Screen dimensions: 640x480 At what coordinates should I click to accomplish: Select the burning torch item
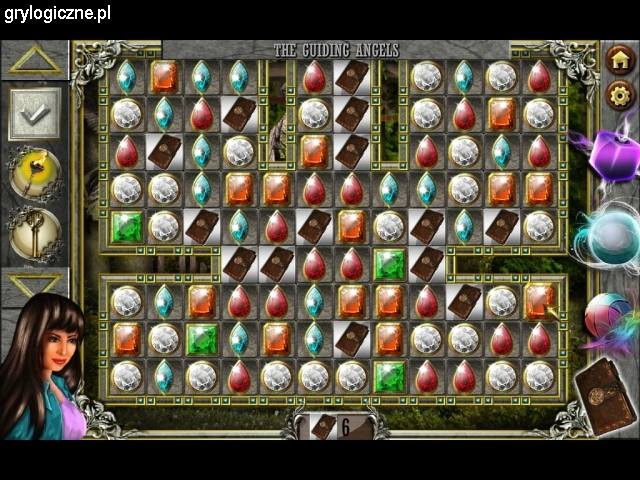[35, 175]
